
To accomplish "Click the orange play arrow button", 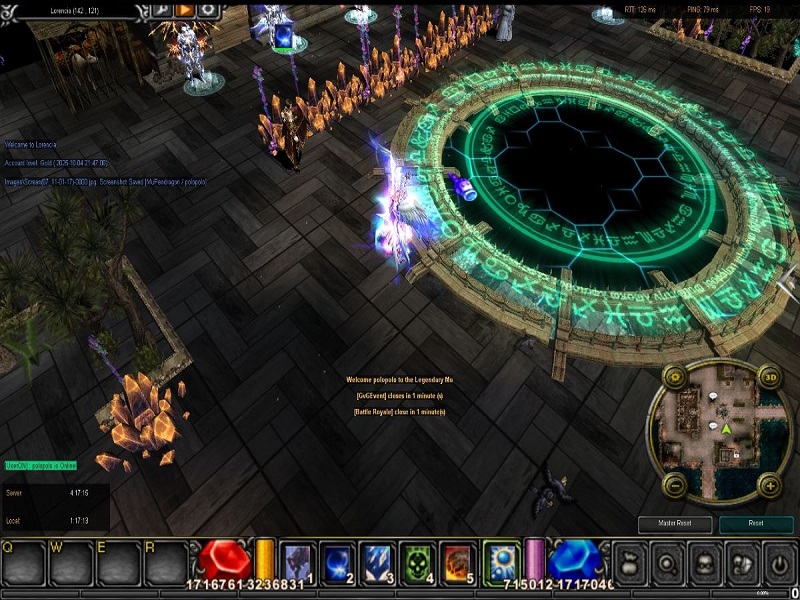I will pyautogui.click(x=184, y=9).
